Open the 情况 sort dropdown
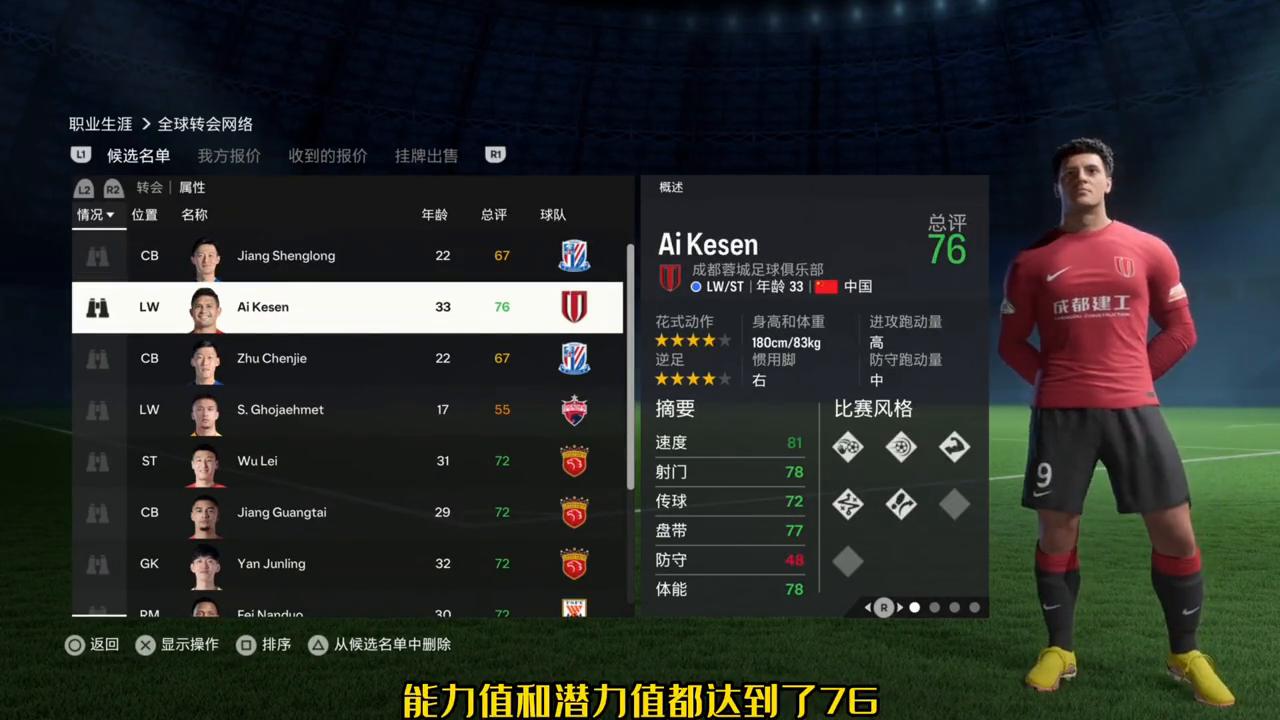The width and height of the screenshot is (1280, 720). coord(96,215)
